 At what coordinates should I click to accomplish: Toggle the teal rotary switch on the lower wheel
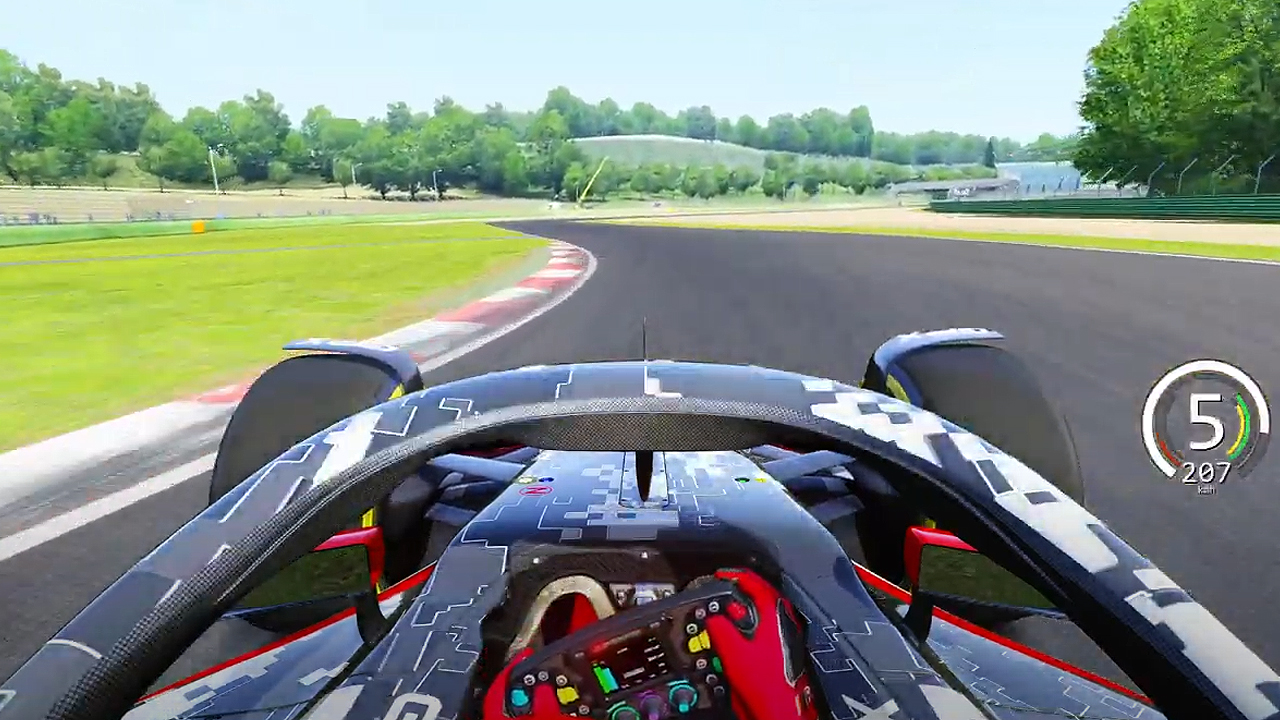pyautogui.click(x=680, y=695)
